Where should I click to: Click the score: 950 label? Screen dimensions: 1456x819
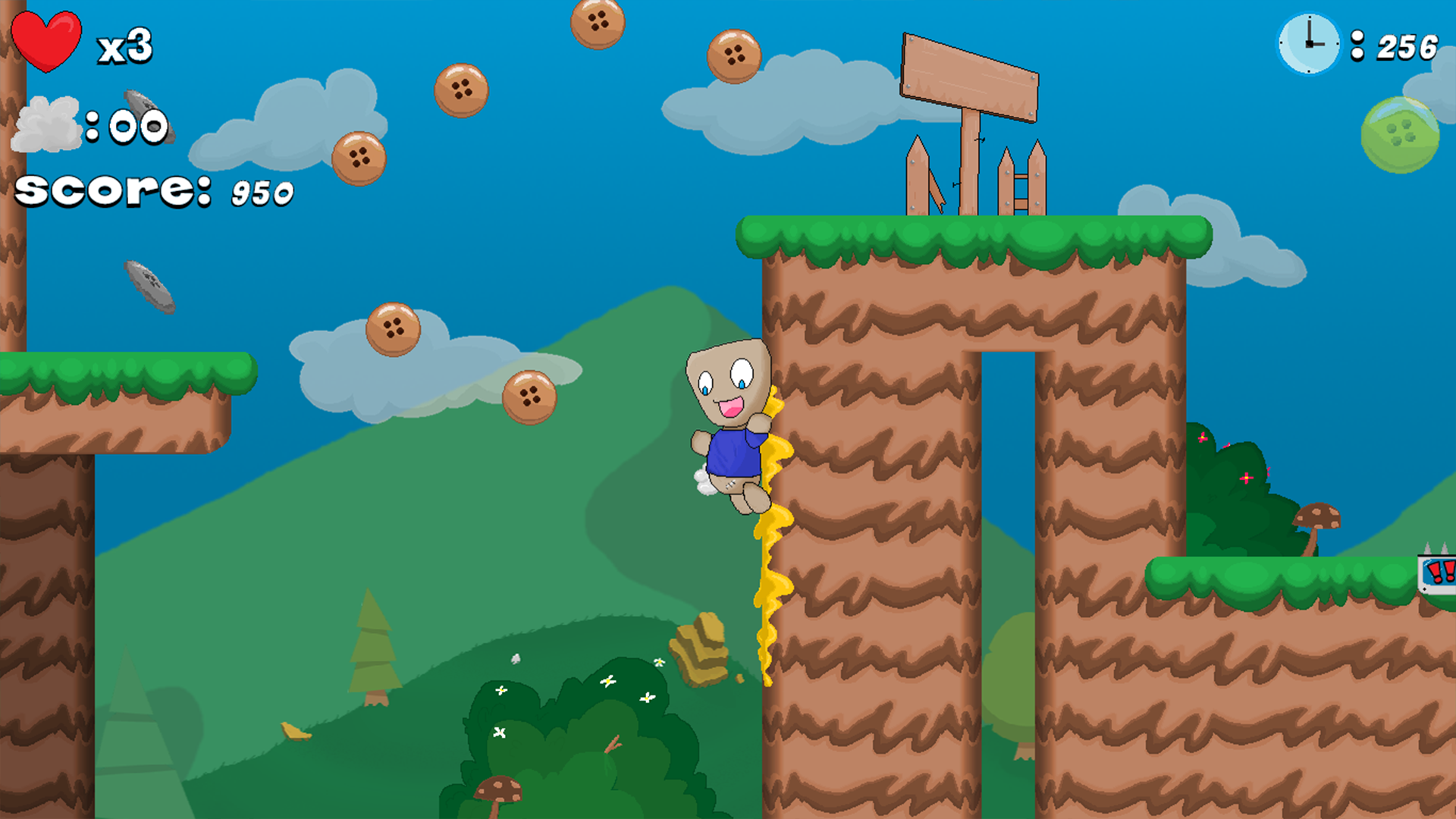click(x=152, y=190)
